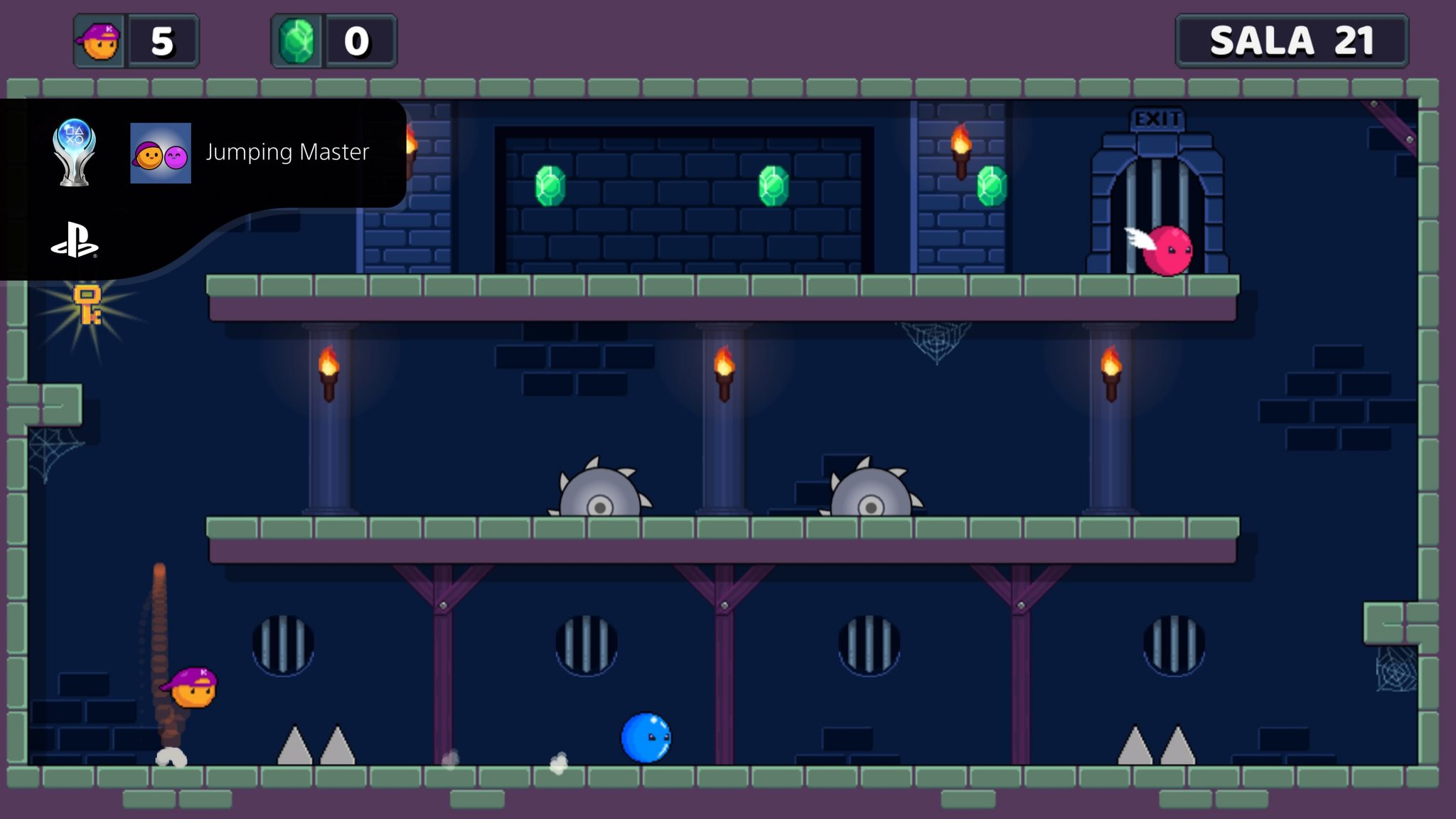Click the player lives count showing 5

click(162, 41)
